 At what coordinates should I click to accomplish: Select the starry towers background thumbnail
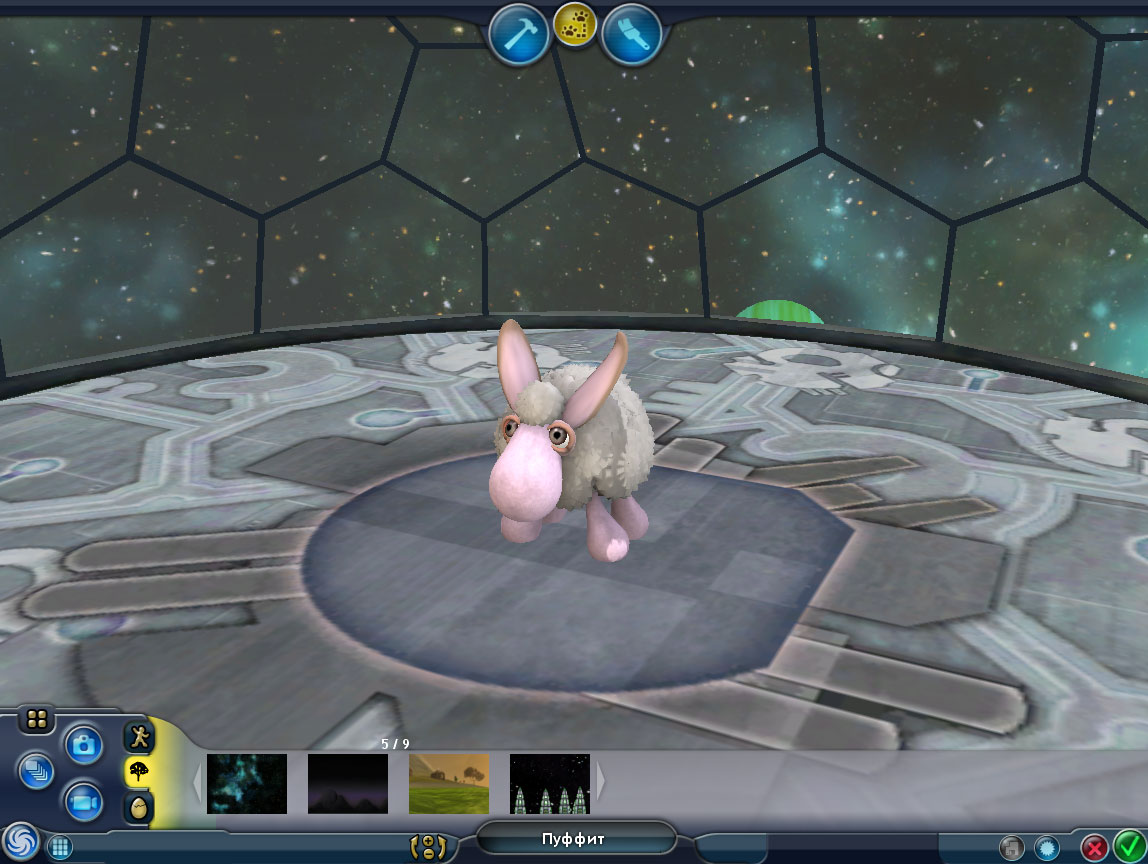coord(550,783)
